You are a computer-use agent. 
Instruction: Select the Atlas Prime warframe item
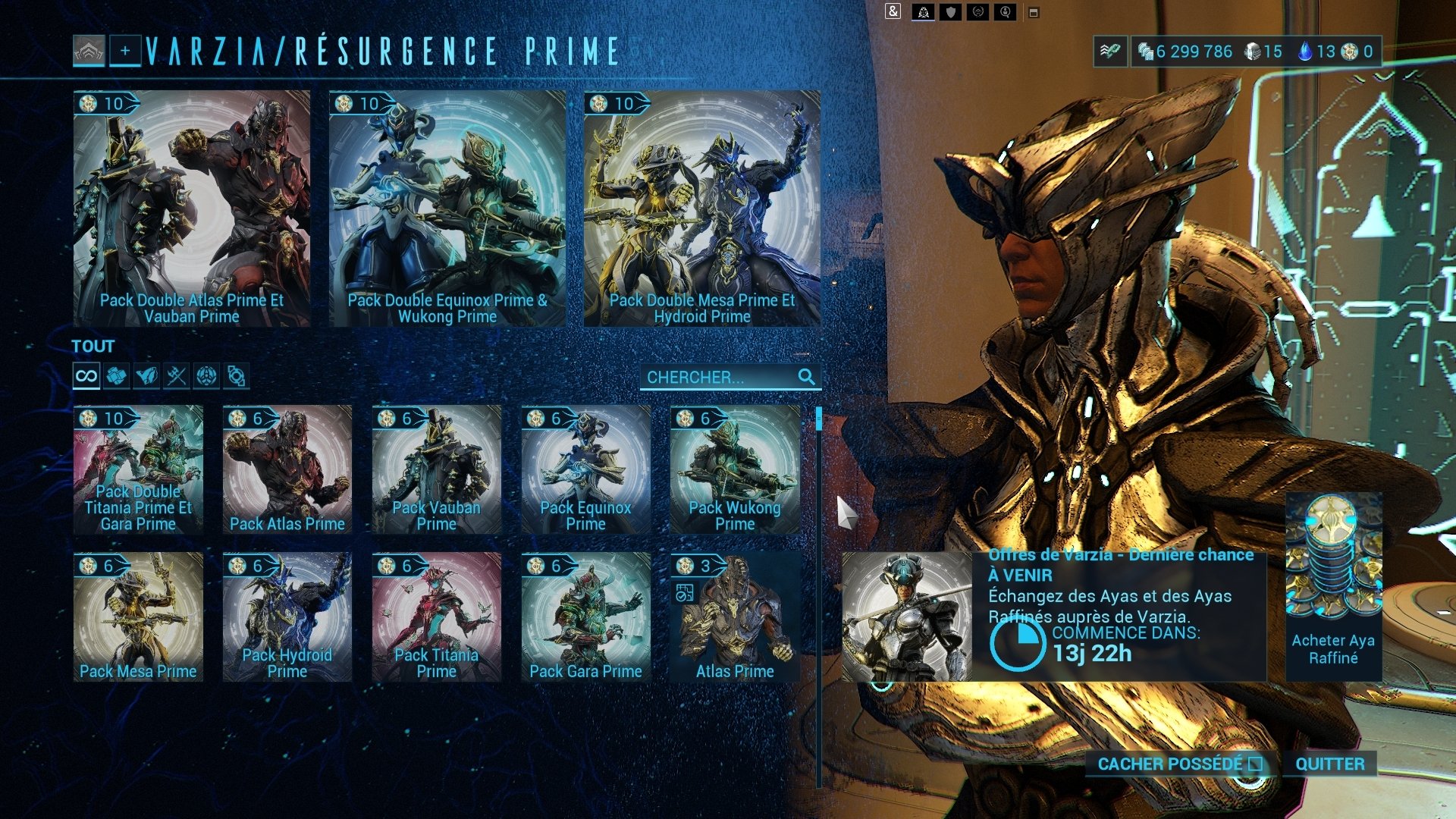pyautogui.click(x=735, y=616)
